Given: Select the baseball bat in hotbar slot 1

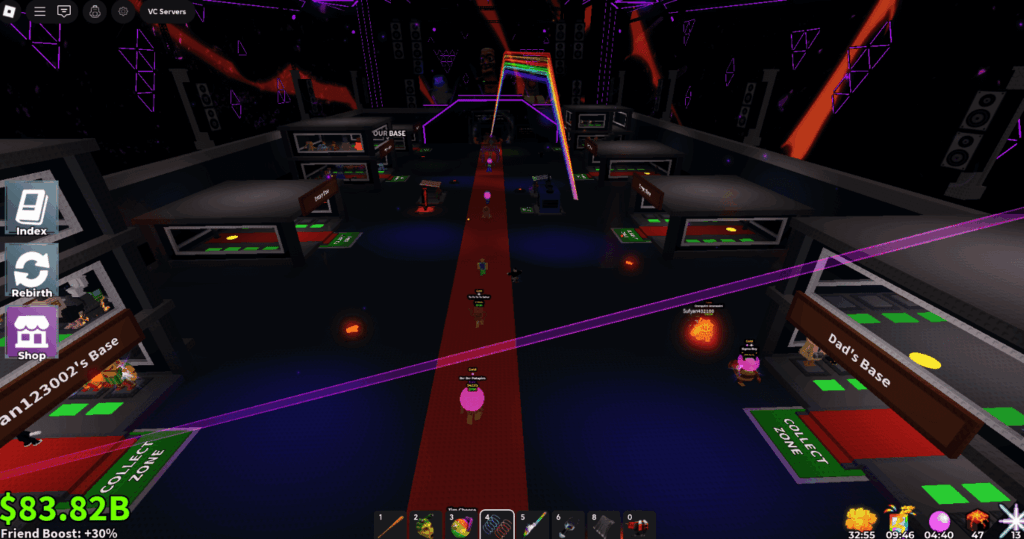Looking at the screenshot, I should (x=391, y=524).
